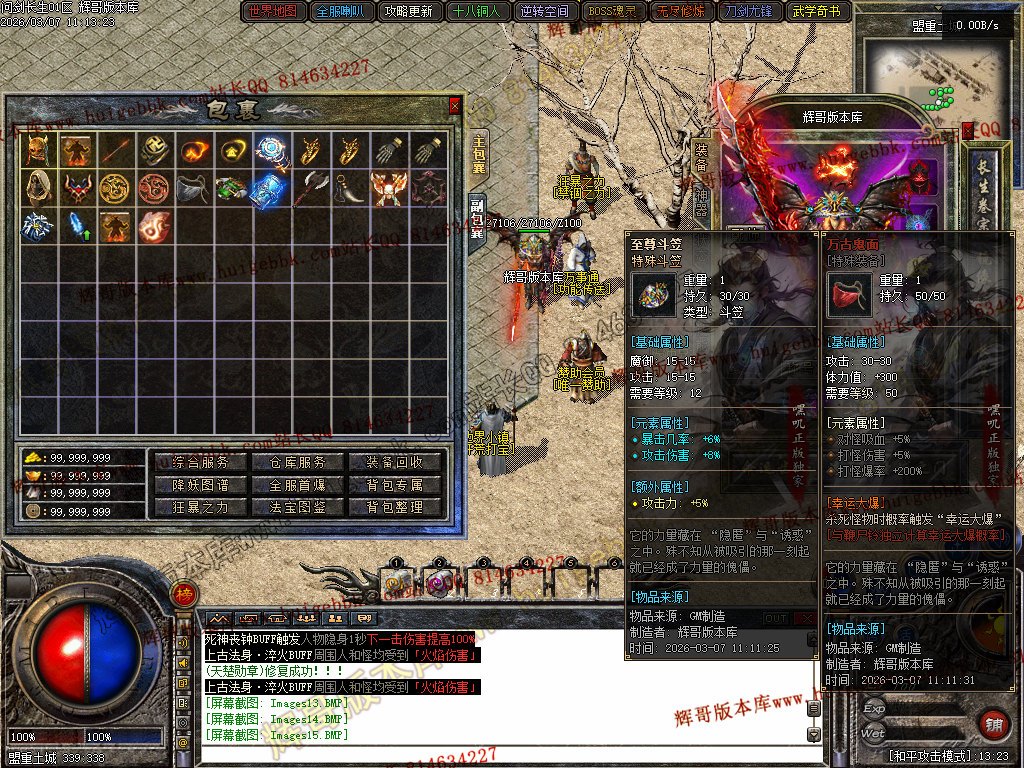1024x768 pixels.
Task: Click the 装备回收 equipment recycle button
Action: point(396,462)
